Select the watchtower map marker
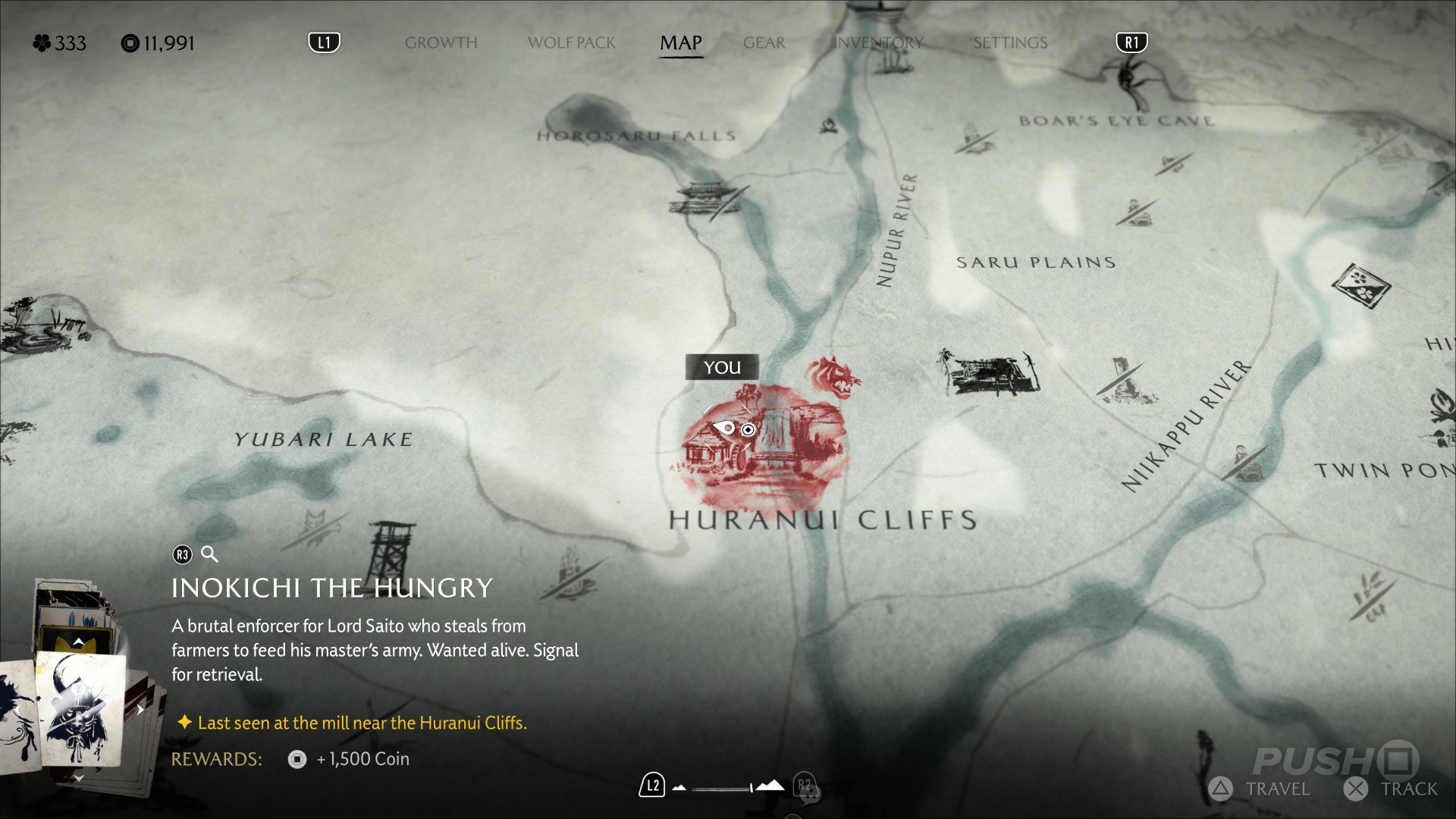Image resolution: width=1456 pixels, height=819 pixels. click(x=391, y=550)
